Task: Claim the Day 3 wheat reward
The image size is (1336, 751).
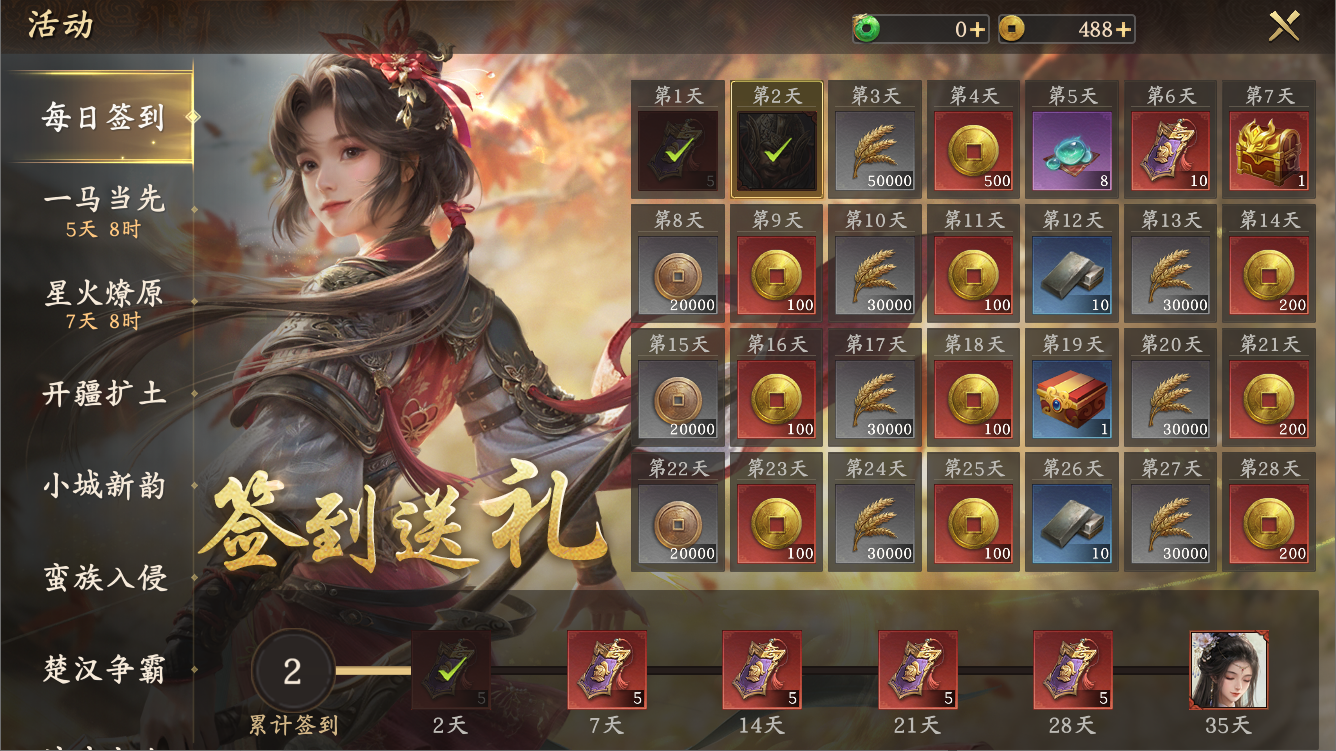Action: pyautogui.click(x=875, y=150)
